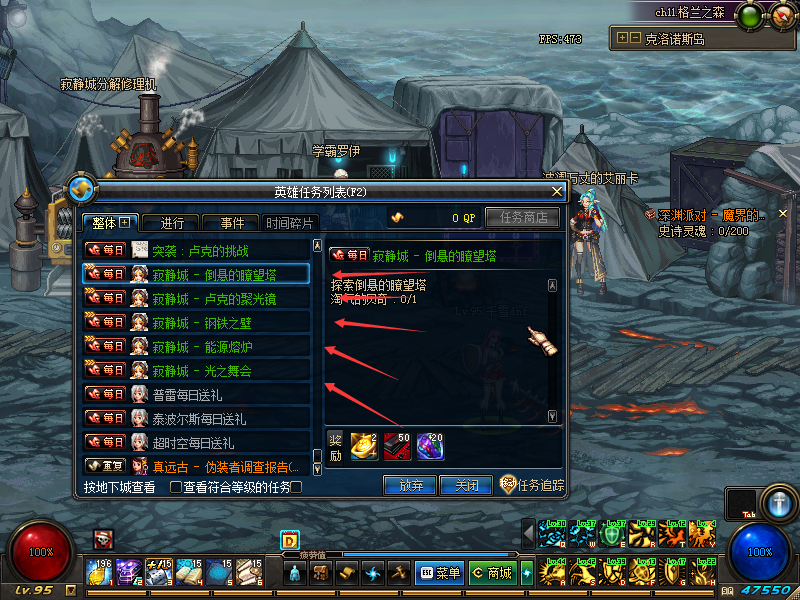Open the 菜单 menu button

tap(440, 573)
